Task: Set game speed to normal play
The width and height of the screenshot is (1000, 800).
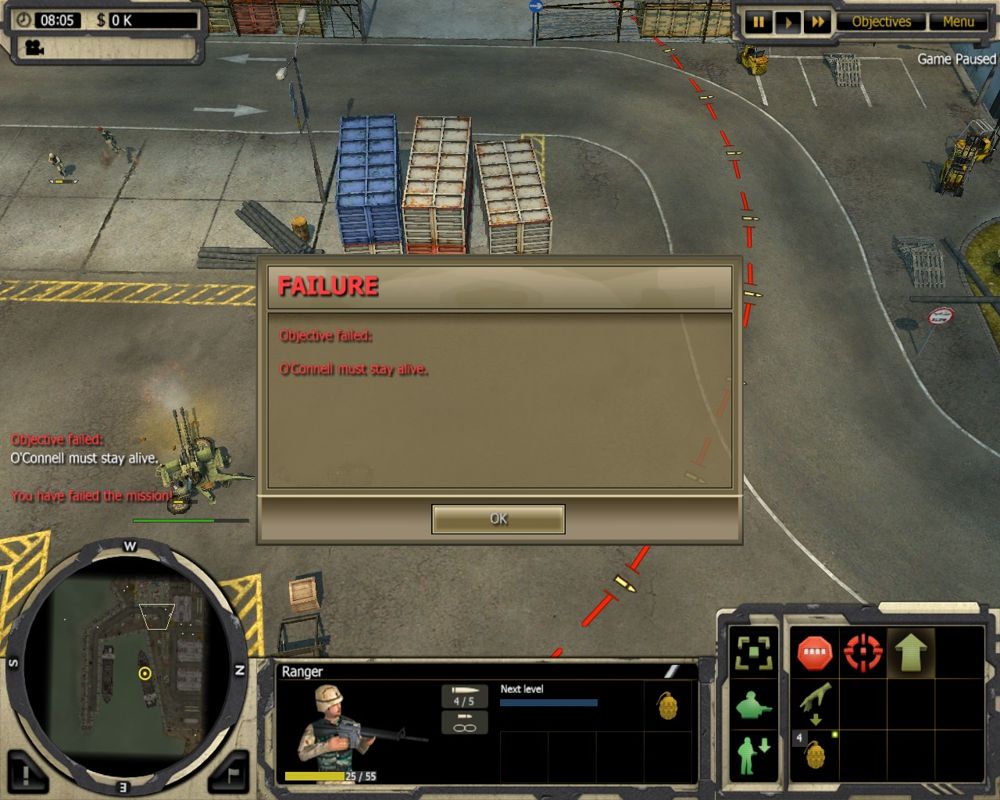Action: tap(788, 22)
